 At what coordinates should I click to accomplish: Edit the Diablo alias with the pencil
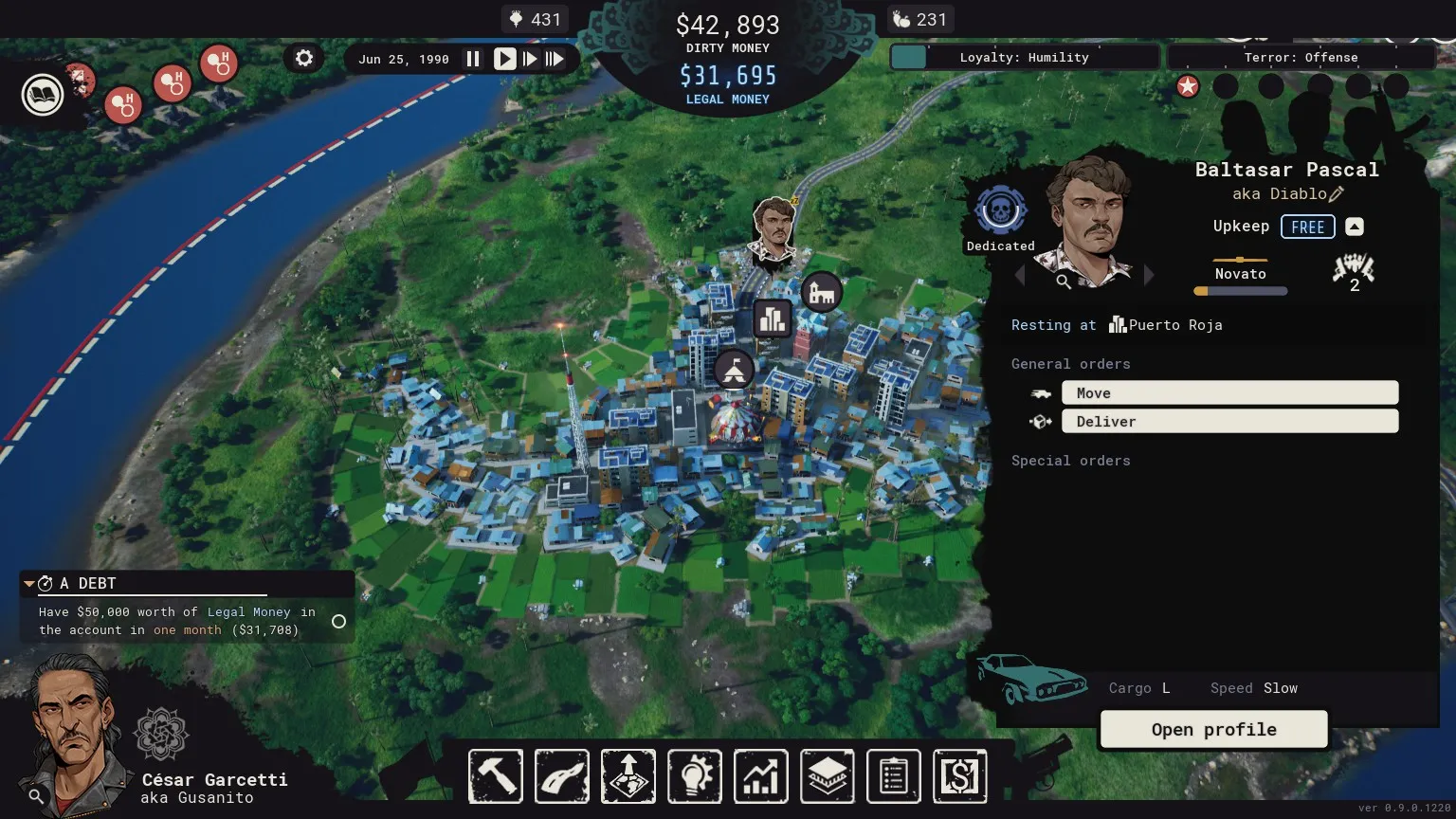[1337, 194]
